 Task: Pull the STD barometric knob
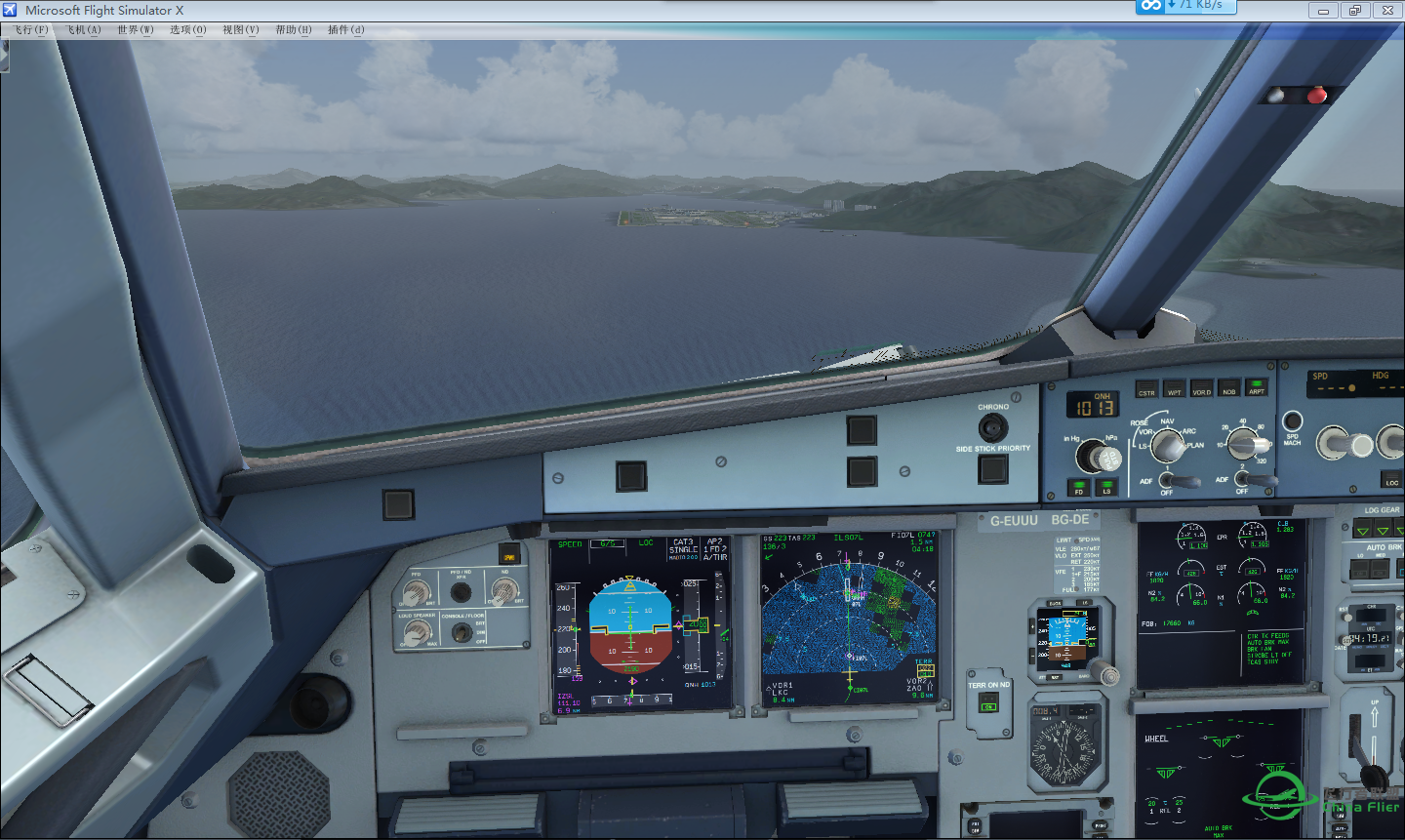coord(1110,459)
